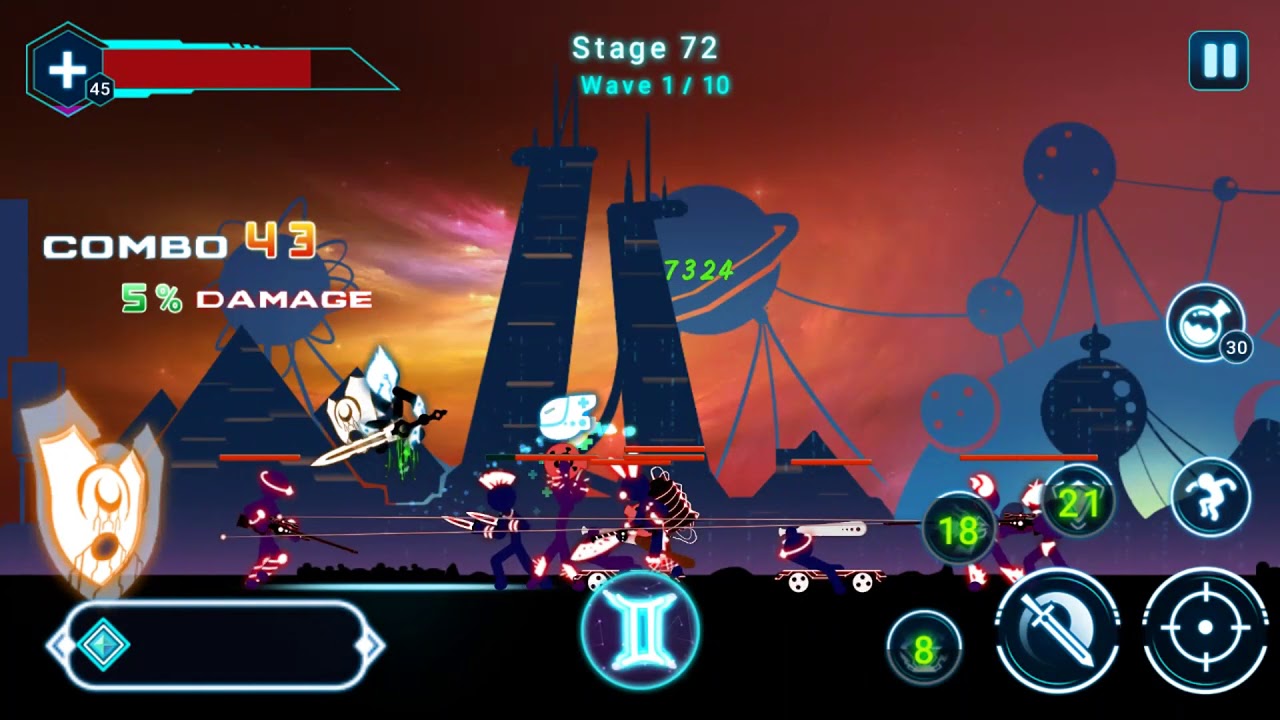
Task: Select the skill on cooldown 21
Action: point(1077,503)
